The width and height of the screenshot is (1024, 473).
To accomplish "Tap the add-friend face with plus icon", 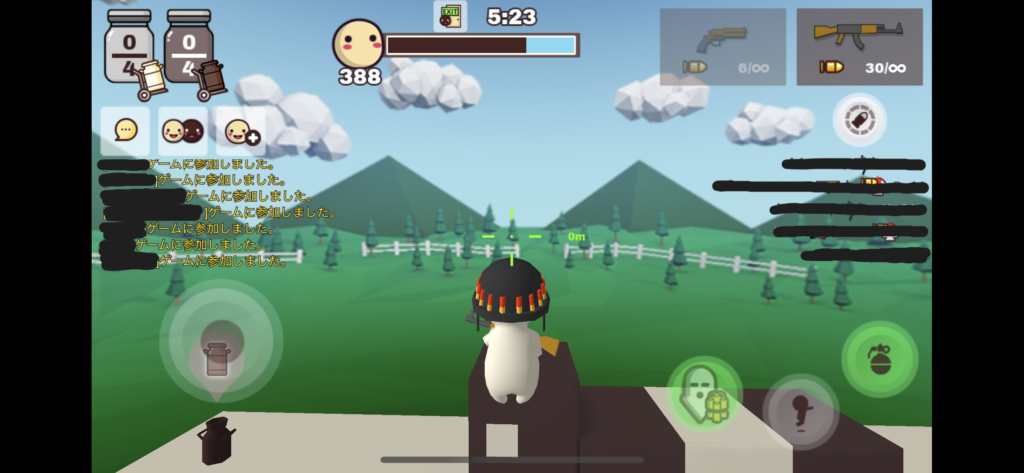I will click(x=241, y=131).
